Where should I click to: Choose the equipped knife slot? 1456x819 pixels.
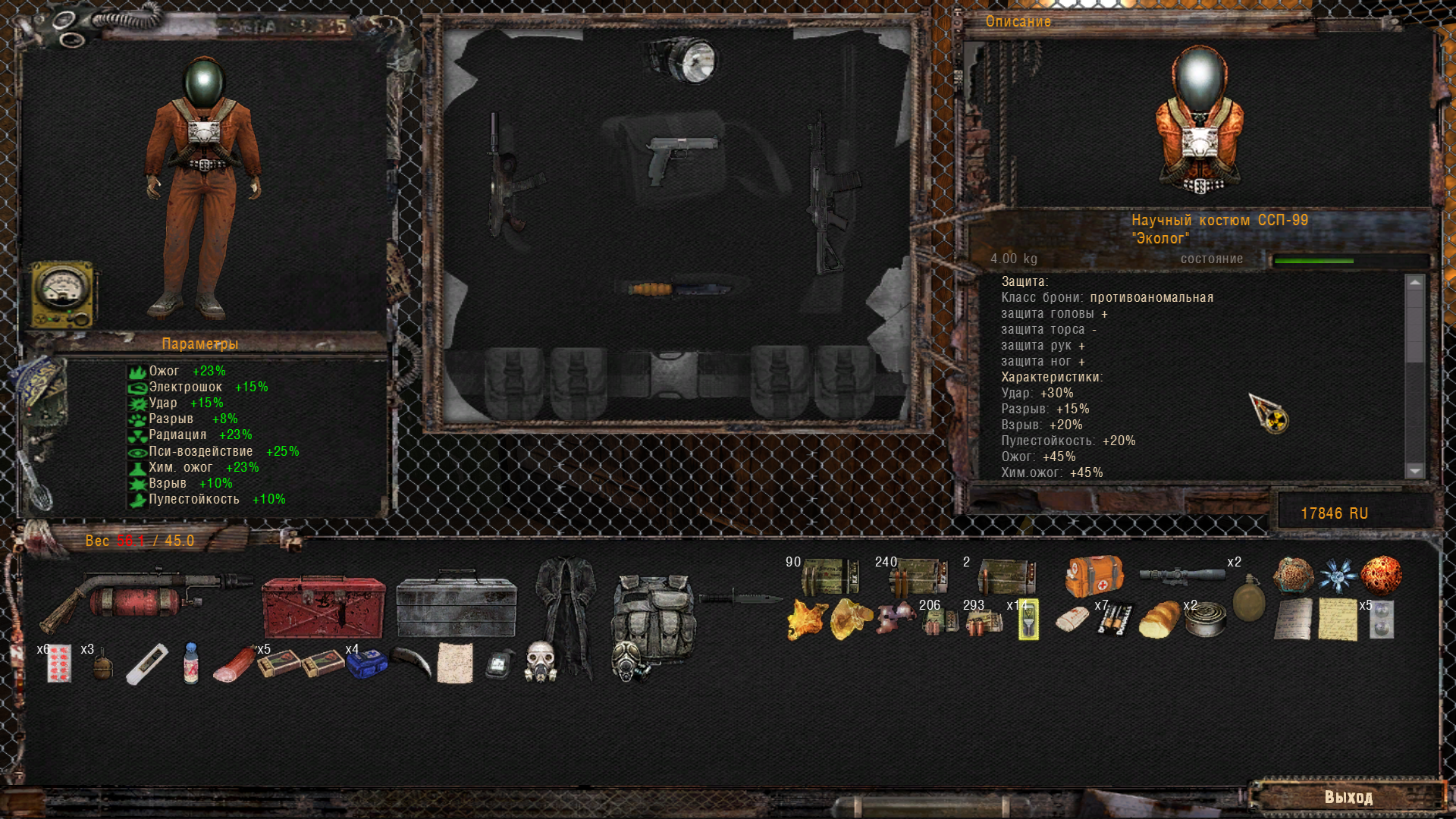pos(679,289)
